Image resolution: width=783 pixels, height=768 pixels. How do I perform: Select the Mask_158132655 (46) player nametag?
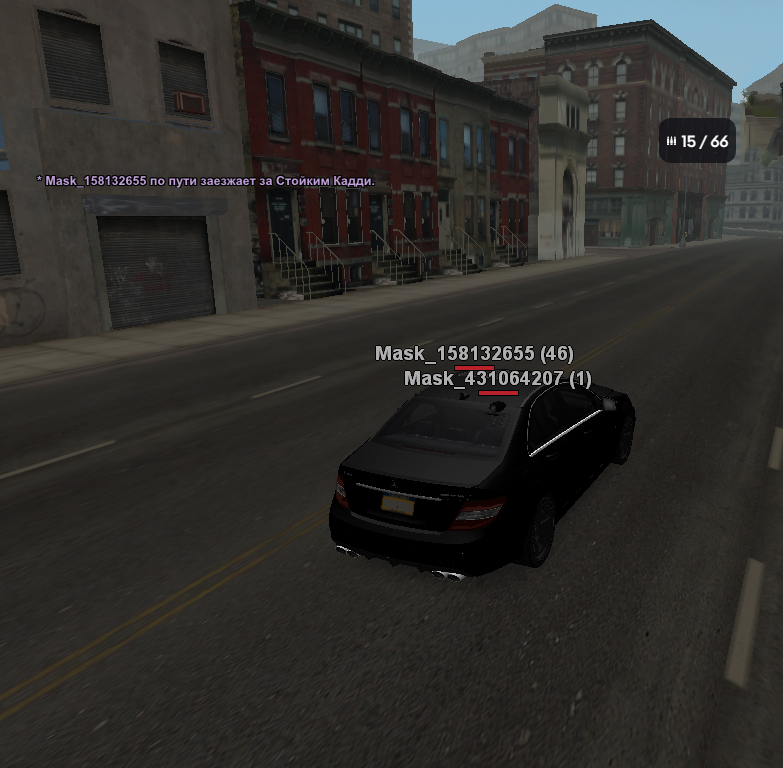474,354
